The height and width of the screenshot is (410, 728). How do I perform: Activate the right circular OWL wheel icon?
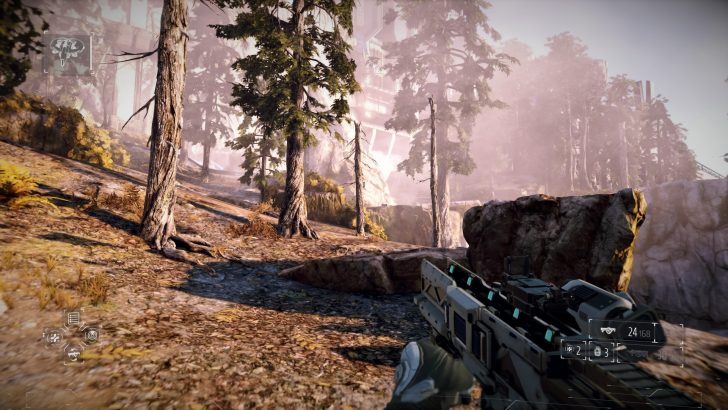(x=91, y=335)
